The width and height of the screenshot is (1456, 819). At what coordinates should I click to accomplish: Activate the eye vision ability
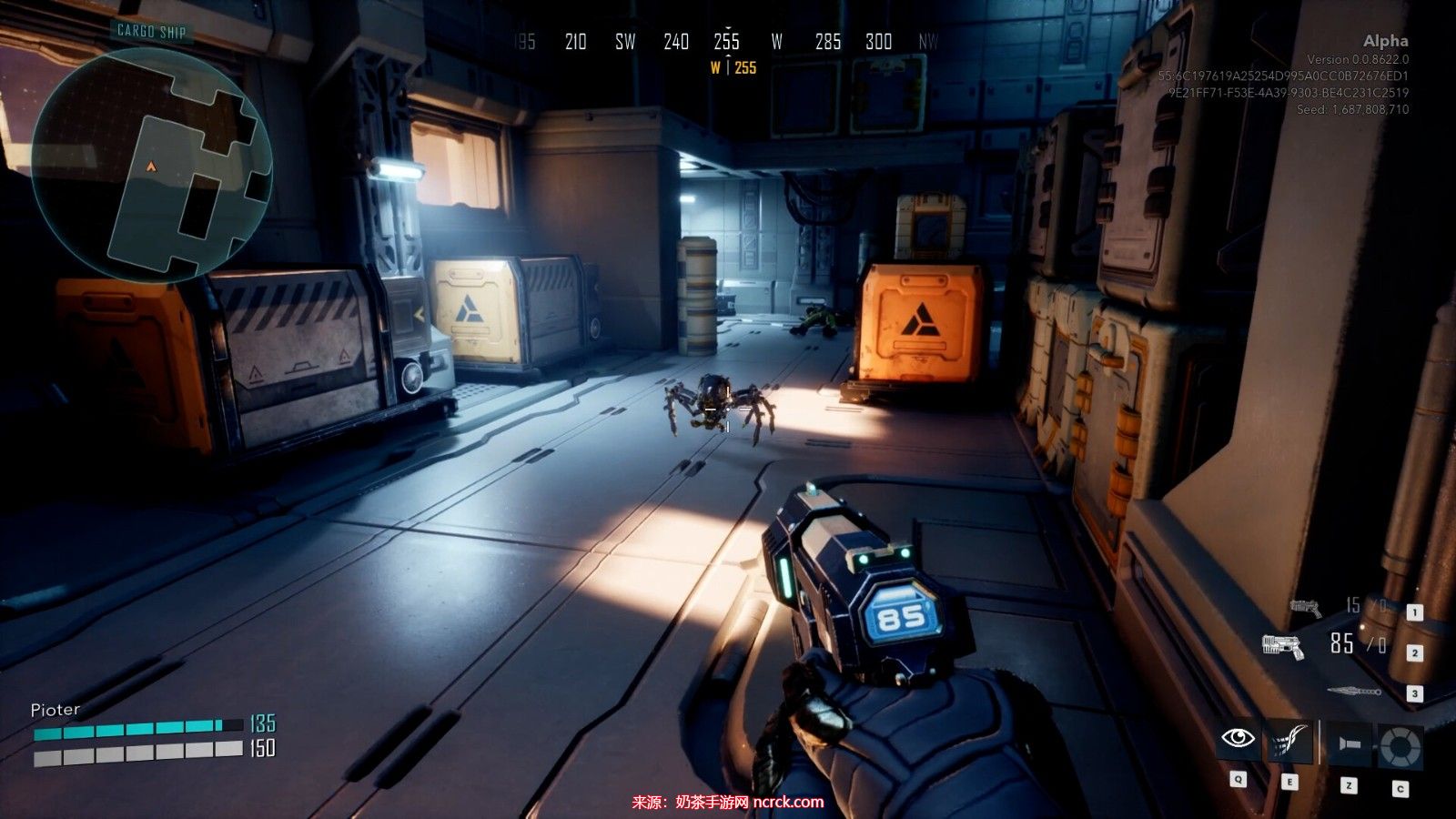(1239, 738)
